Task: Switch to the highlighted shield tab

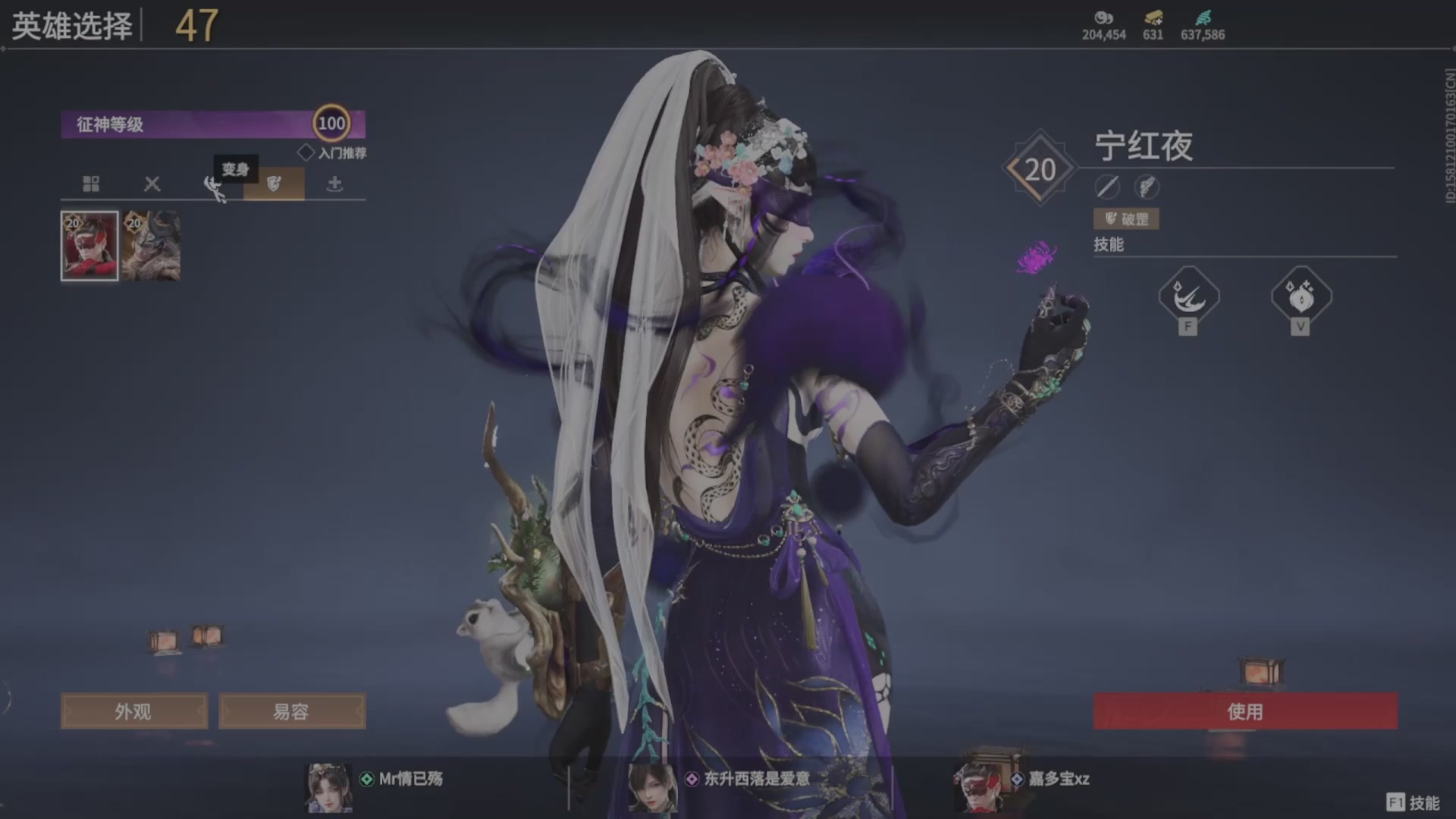Action: 274,184
